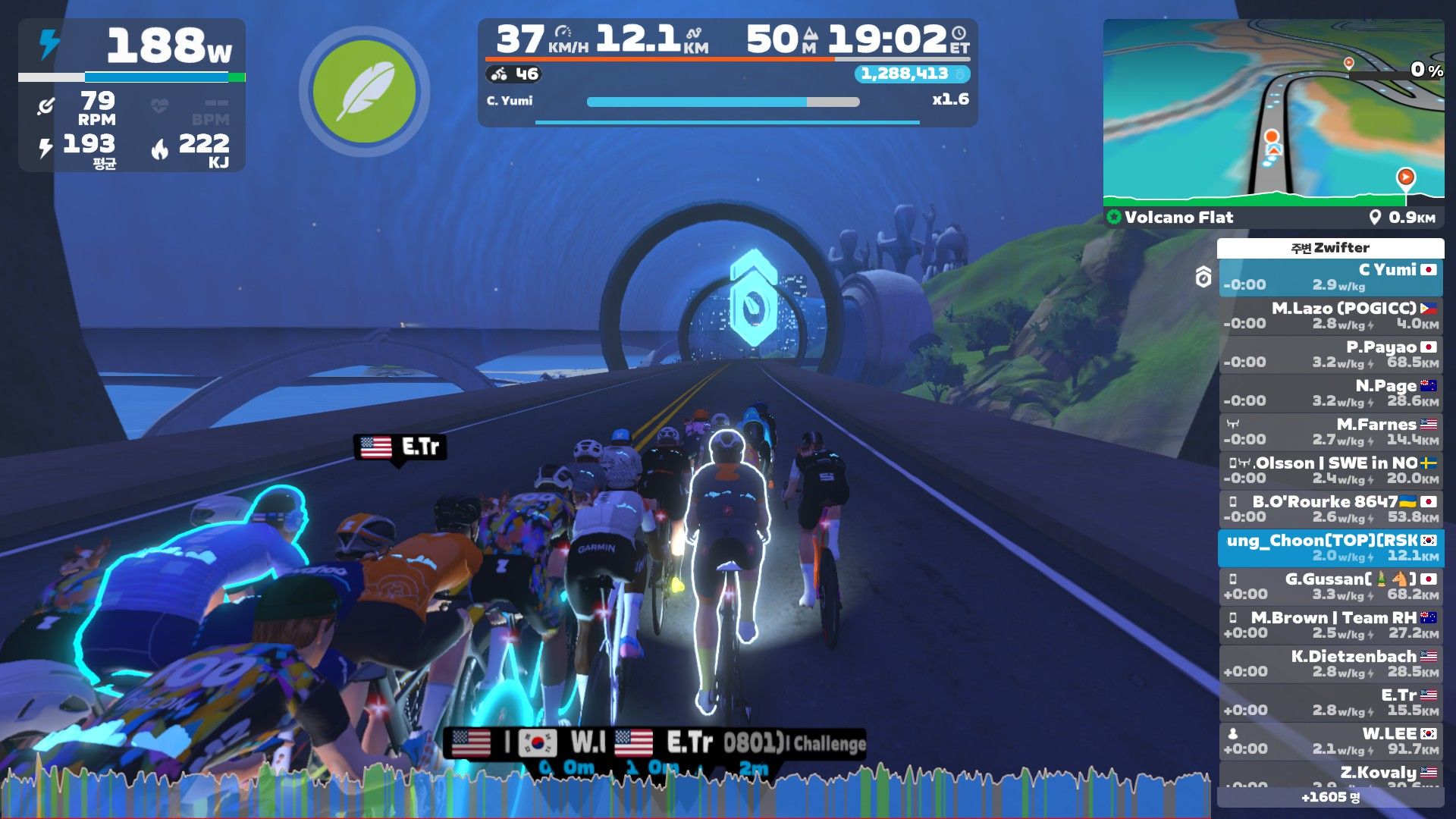Select P.Payao in the nearby Zwifters list
1456x819 pixels.
1330,354
